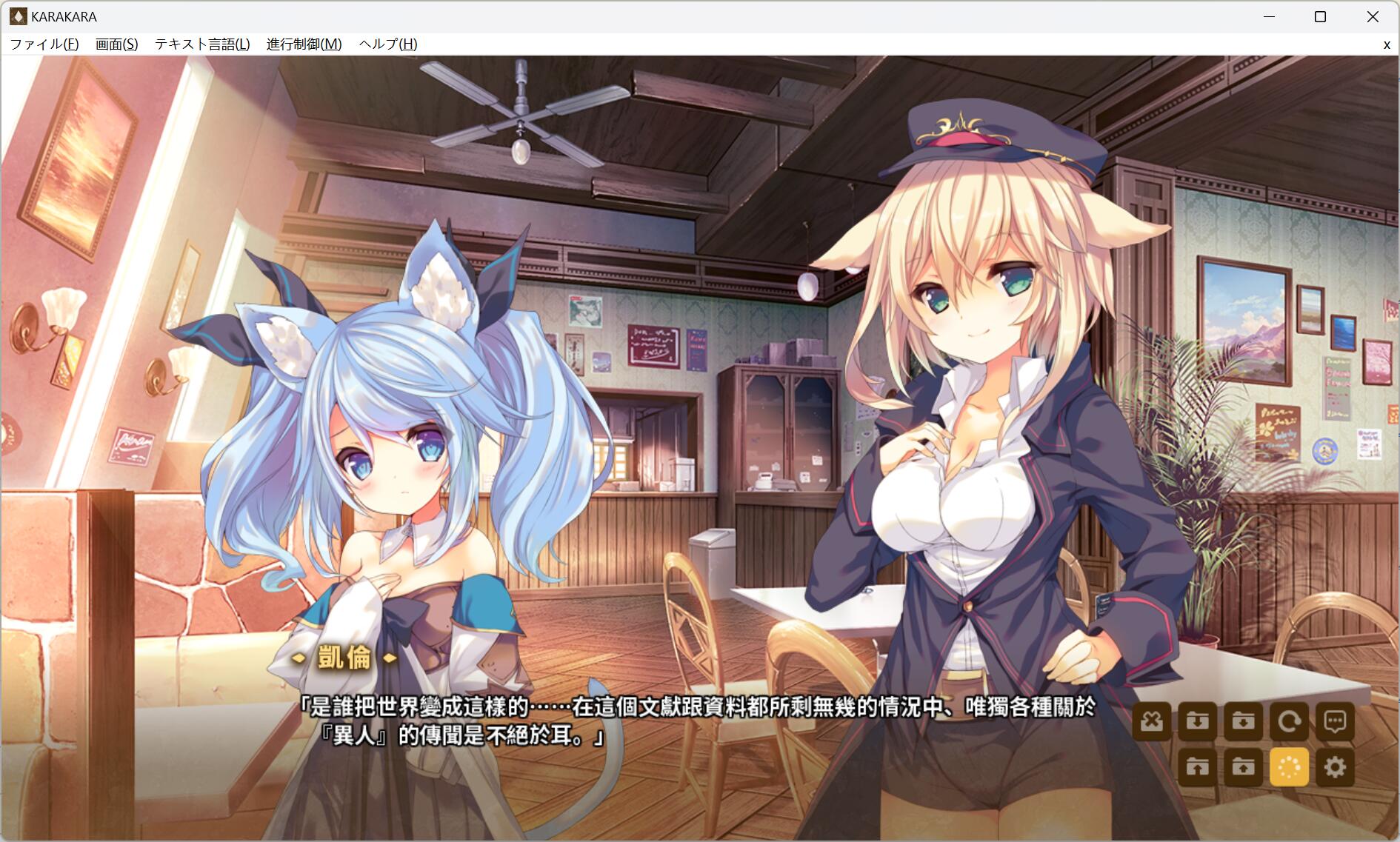Click the folder icon with long down arrow
Screen dimensions: 1400x842
(x=1198, y=721)
